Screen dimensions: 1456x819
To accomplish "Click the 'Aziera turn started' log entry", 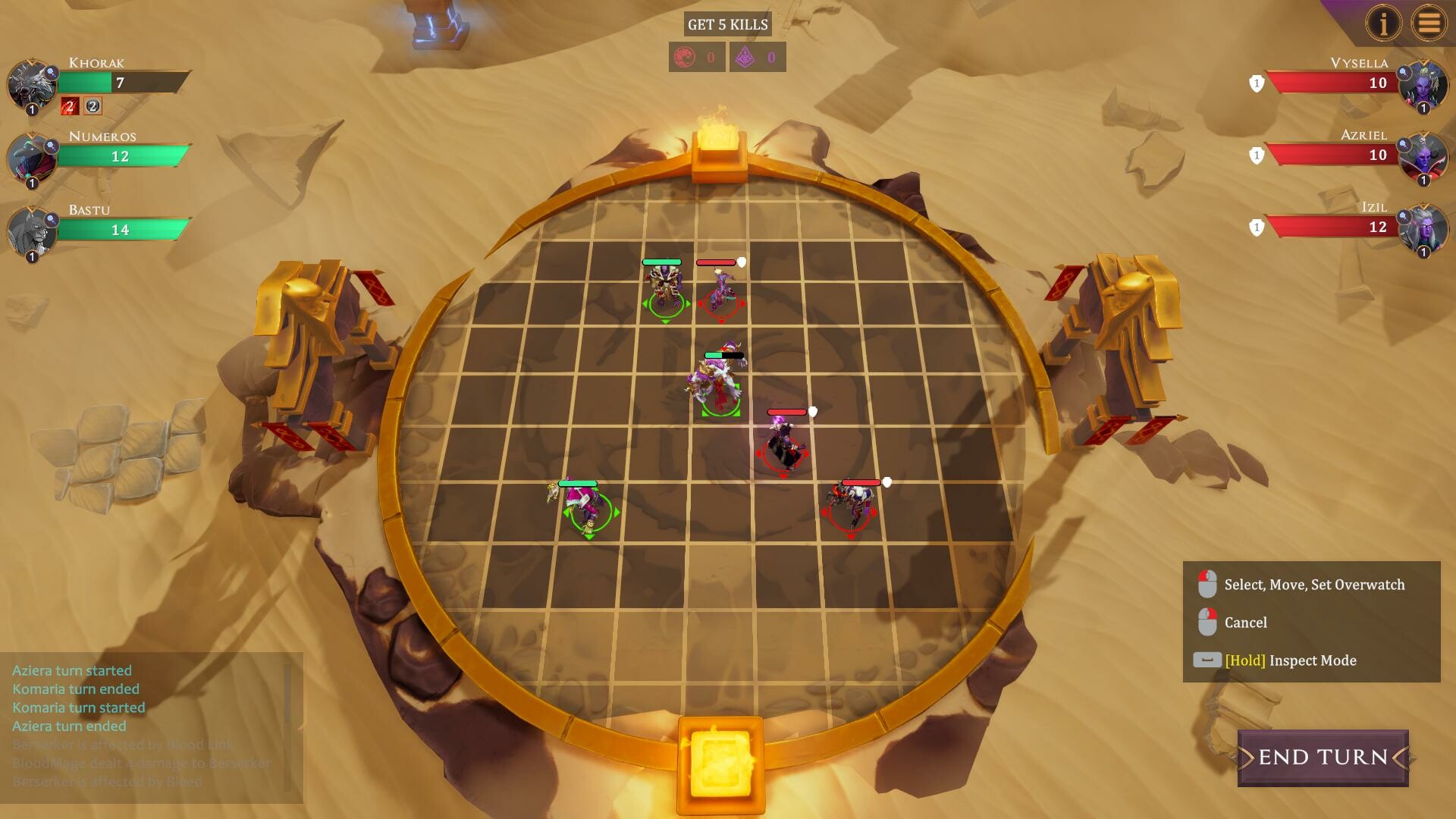I will point(71,670).
